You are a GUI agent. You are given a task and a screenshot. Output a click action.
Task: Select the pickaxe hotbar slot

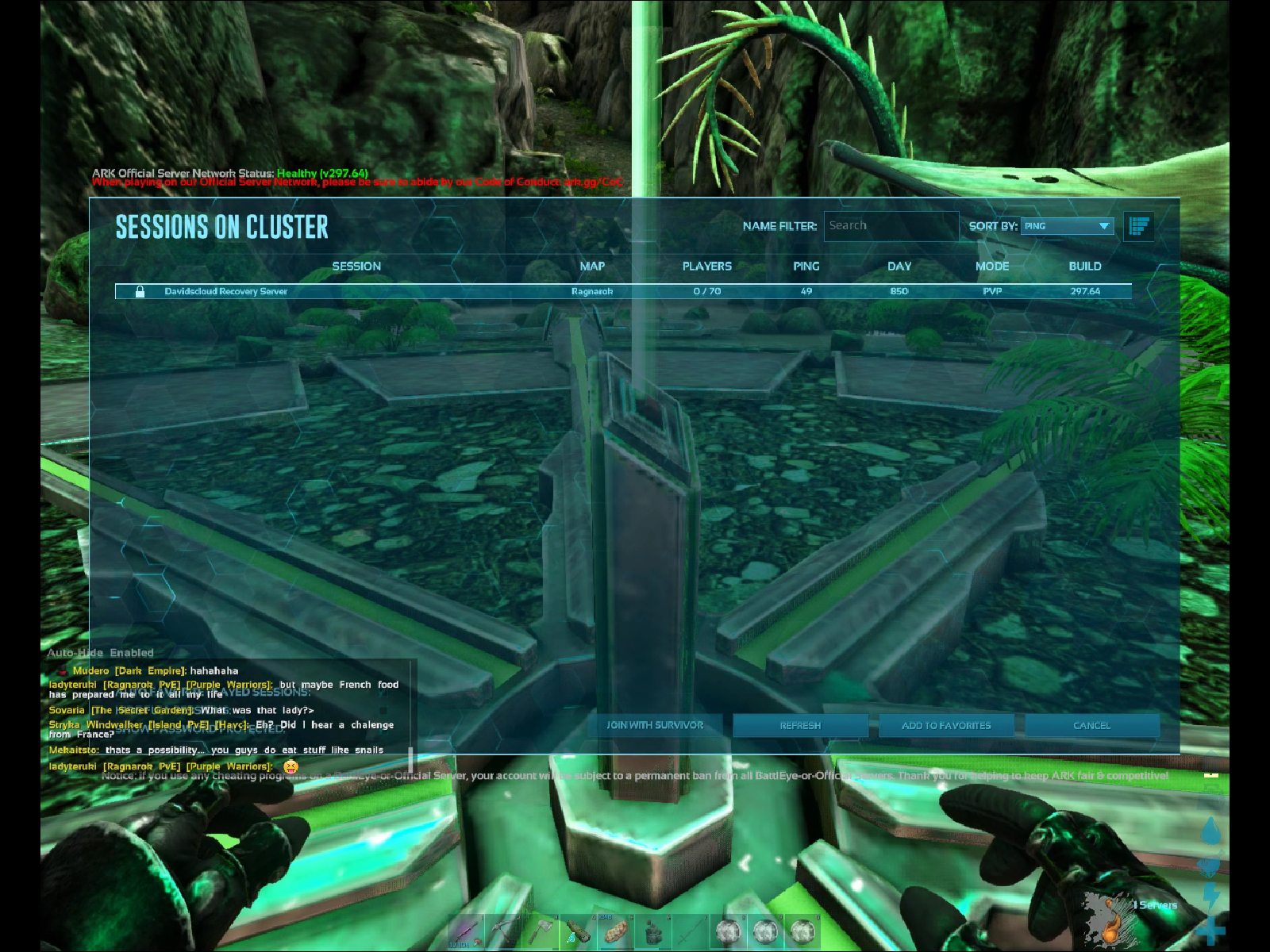[x=503, y=931]
